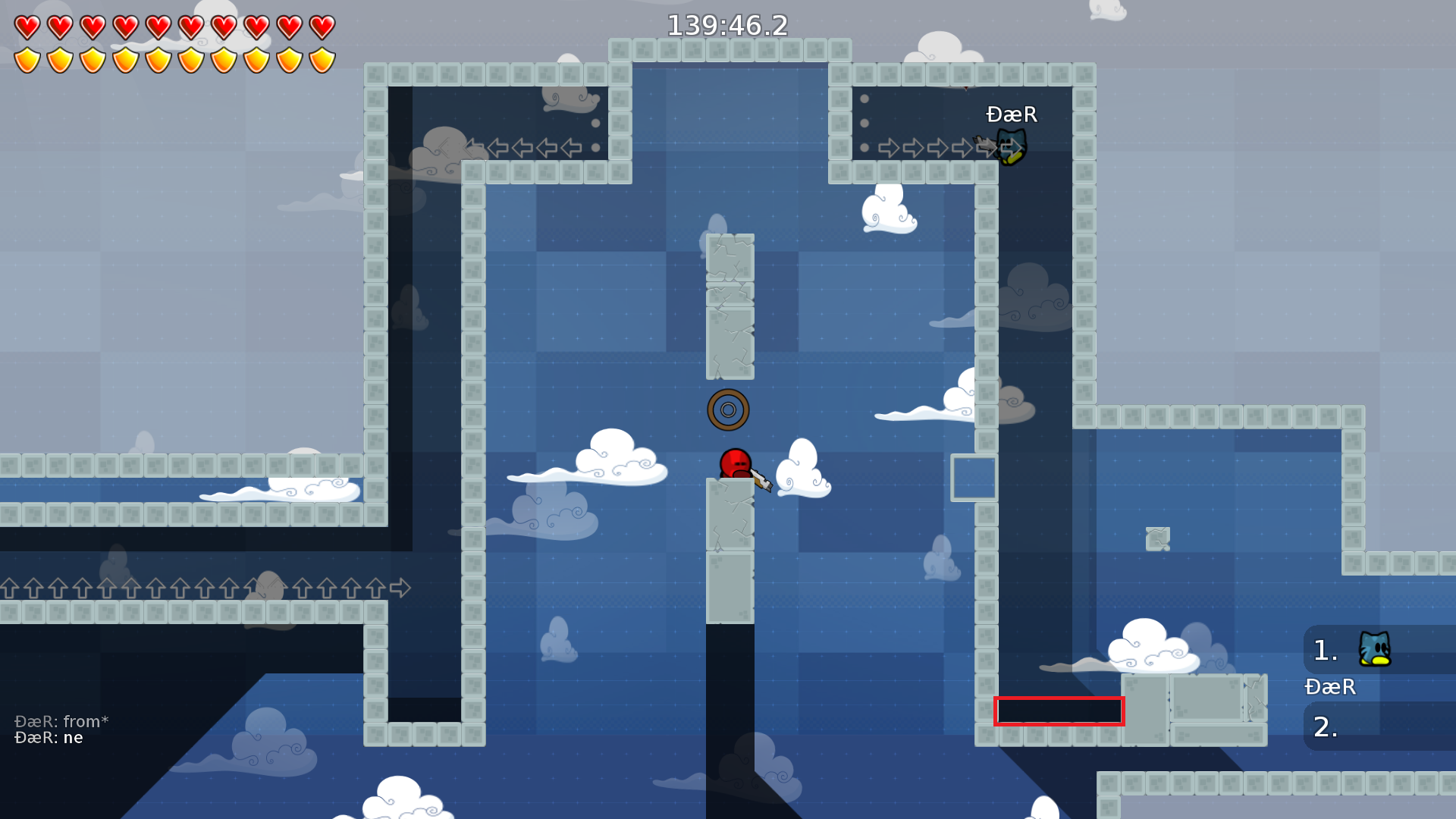Toggle the red-outlined checkpoint rectangle
Image resolution: width=1456 pixels, height=819 pixels.
(1059, 711)
